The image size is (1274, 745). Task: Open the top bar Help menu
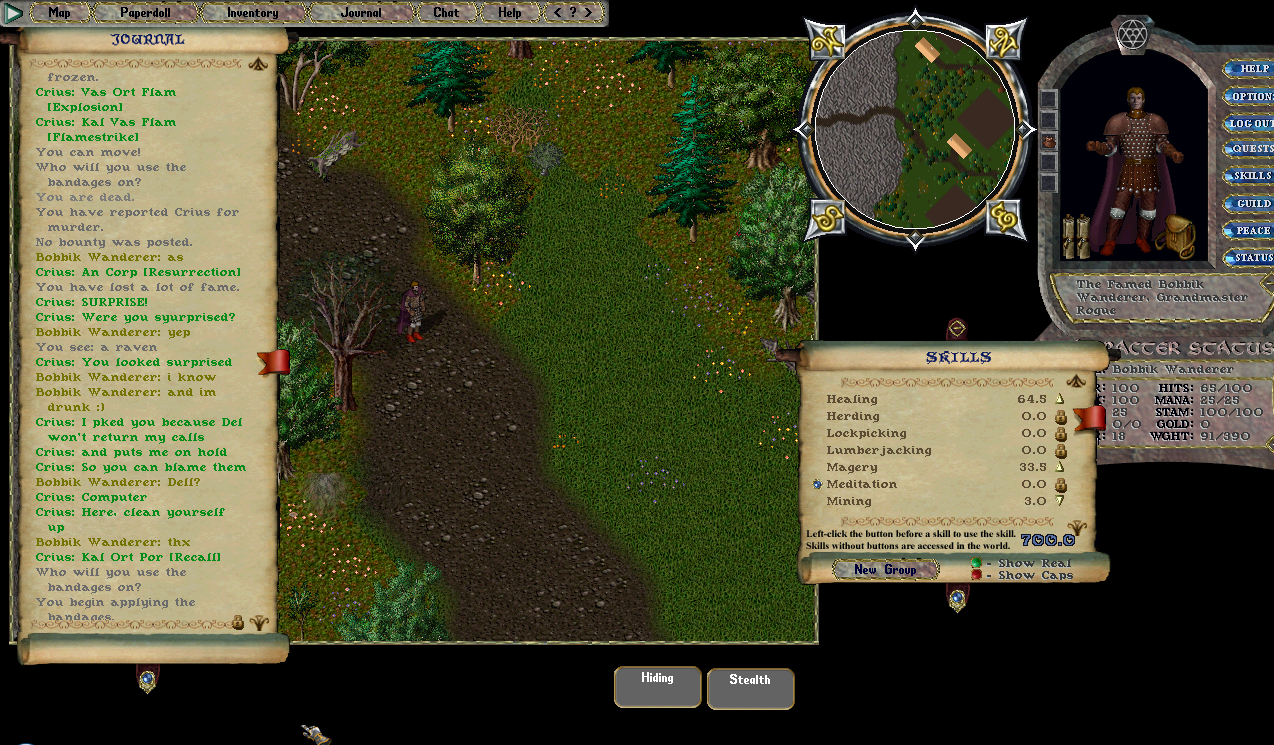click(x=510, y=13)
